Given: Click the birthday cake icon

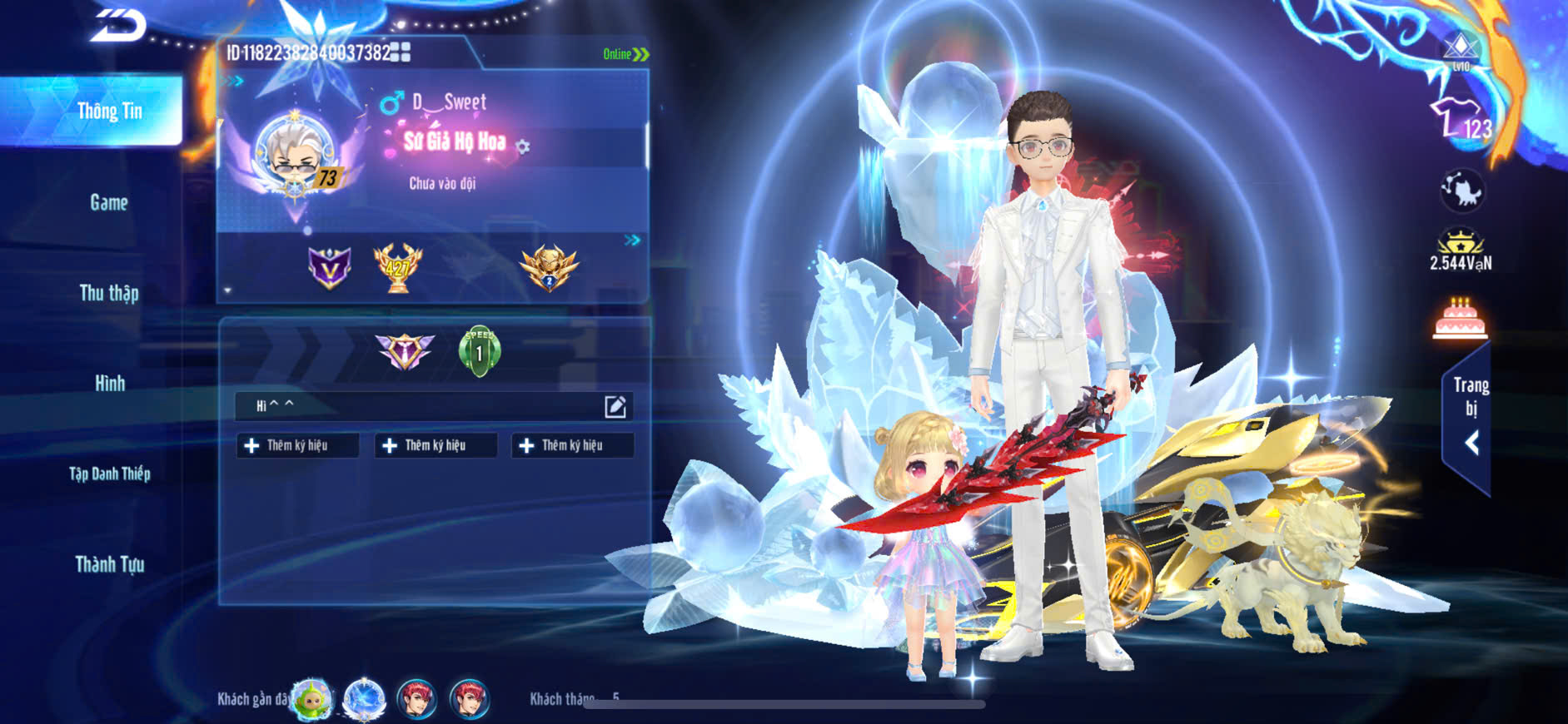Looking at the screenshot, I should [1460, 320].
